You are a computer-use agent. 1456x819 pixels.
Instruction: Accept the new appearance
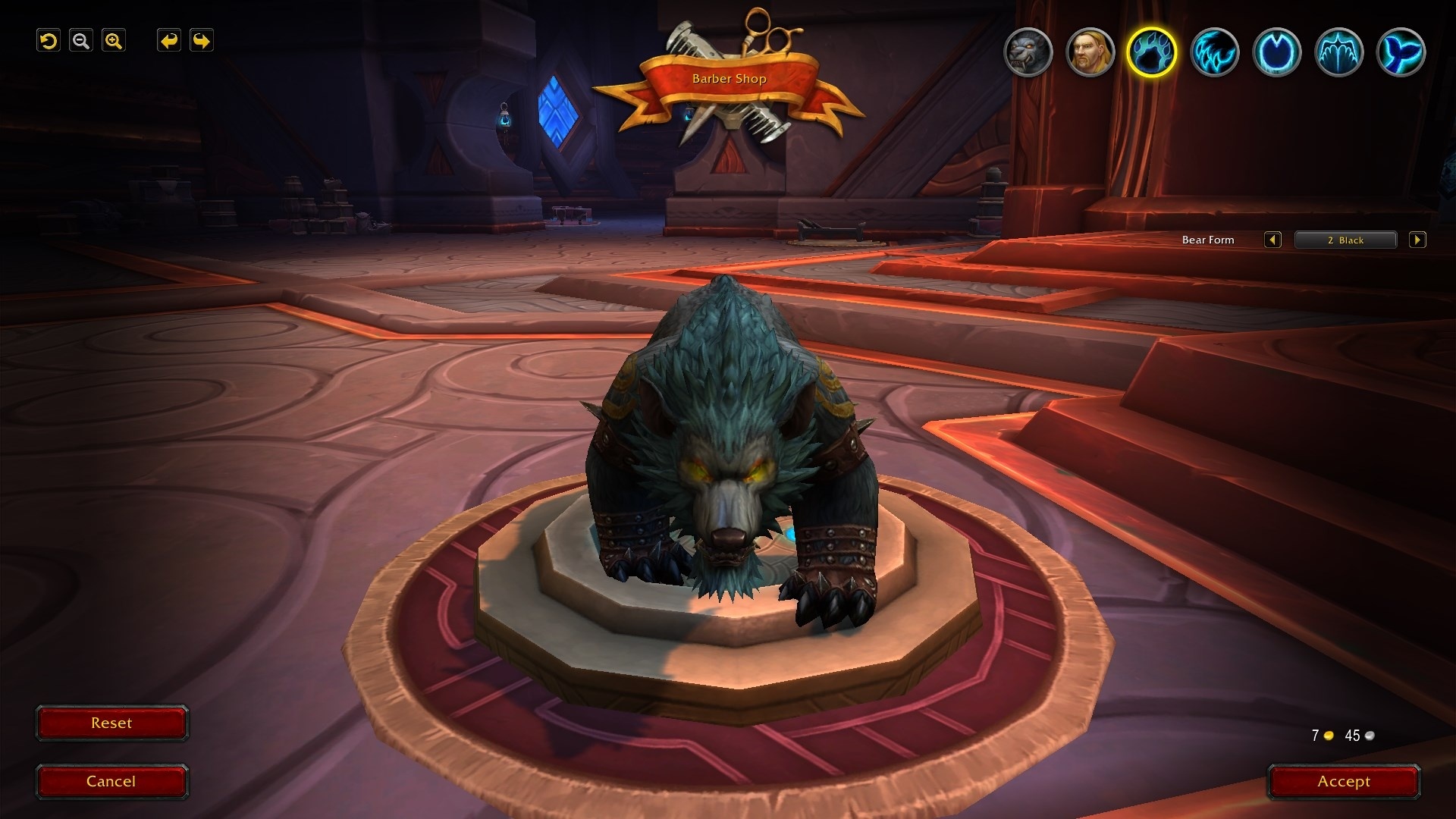[x=1344, y=782]
